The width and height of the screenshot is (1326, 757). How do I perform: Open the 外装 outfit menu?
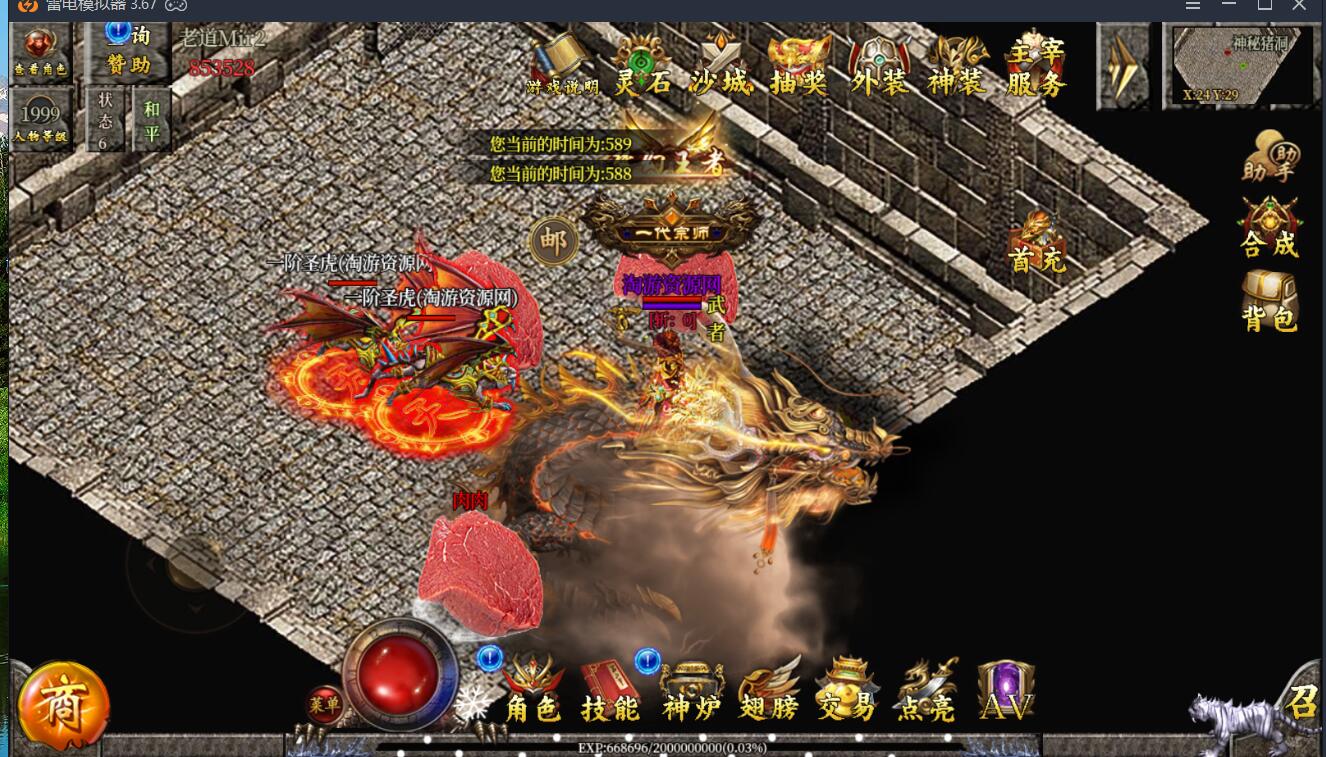click(879, 67)
